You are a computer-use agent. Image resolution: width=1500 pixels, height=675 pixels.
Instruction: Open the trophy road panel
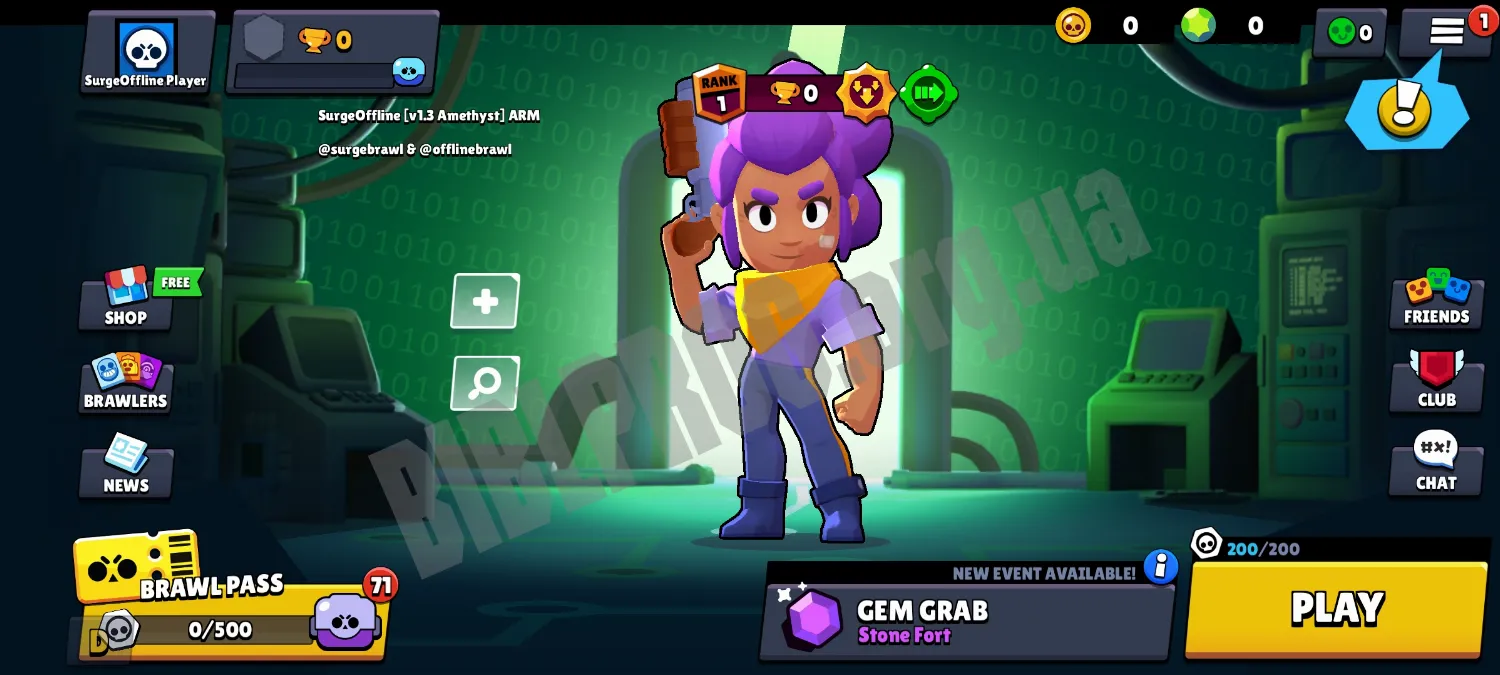pyautogui.click(x=333, y=53)
